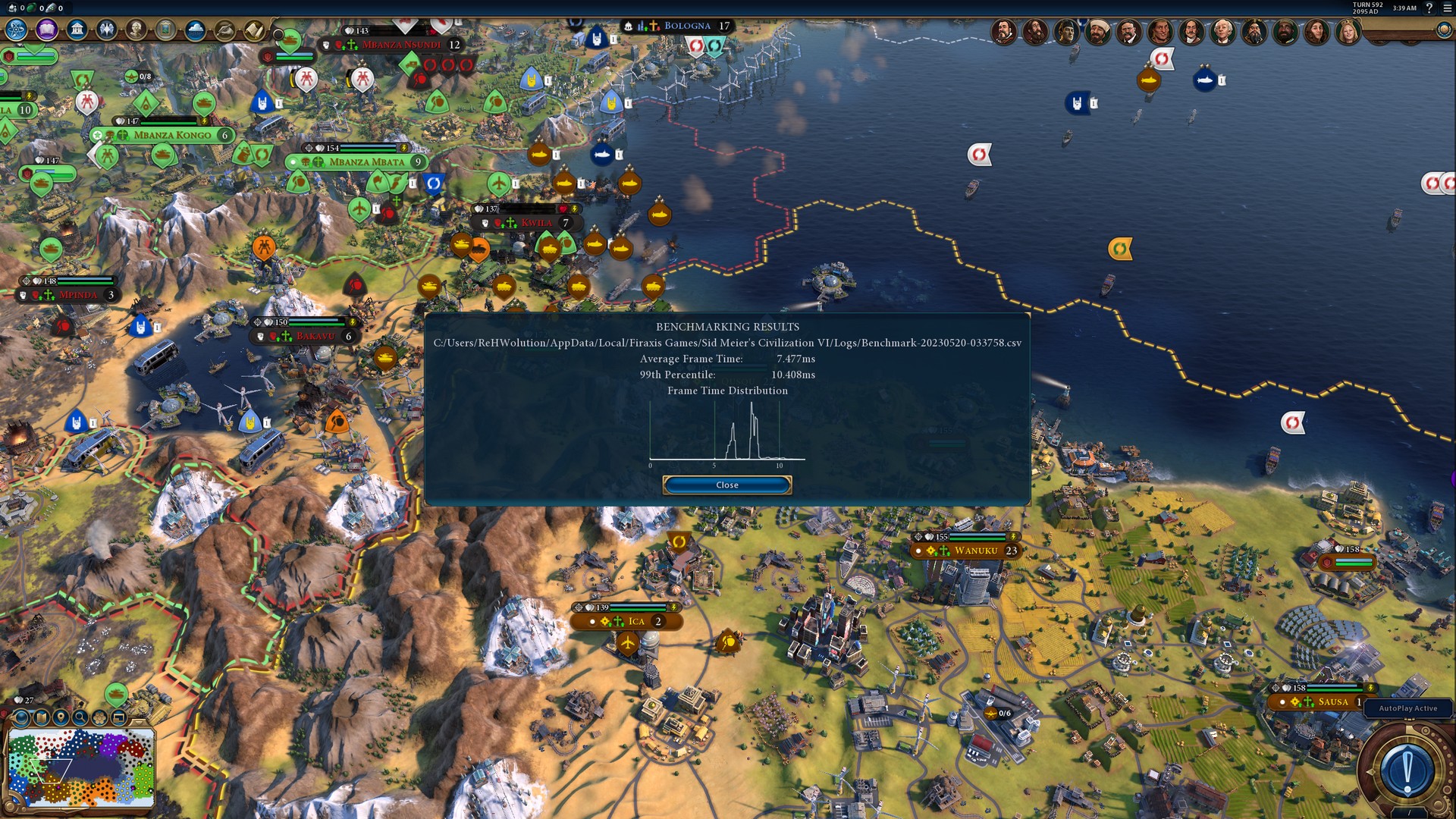Image resolution: width=1456 pixels, height=819 pixels.
Task: Click the end turn action globe
Action: [1407, 769]
